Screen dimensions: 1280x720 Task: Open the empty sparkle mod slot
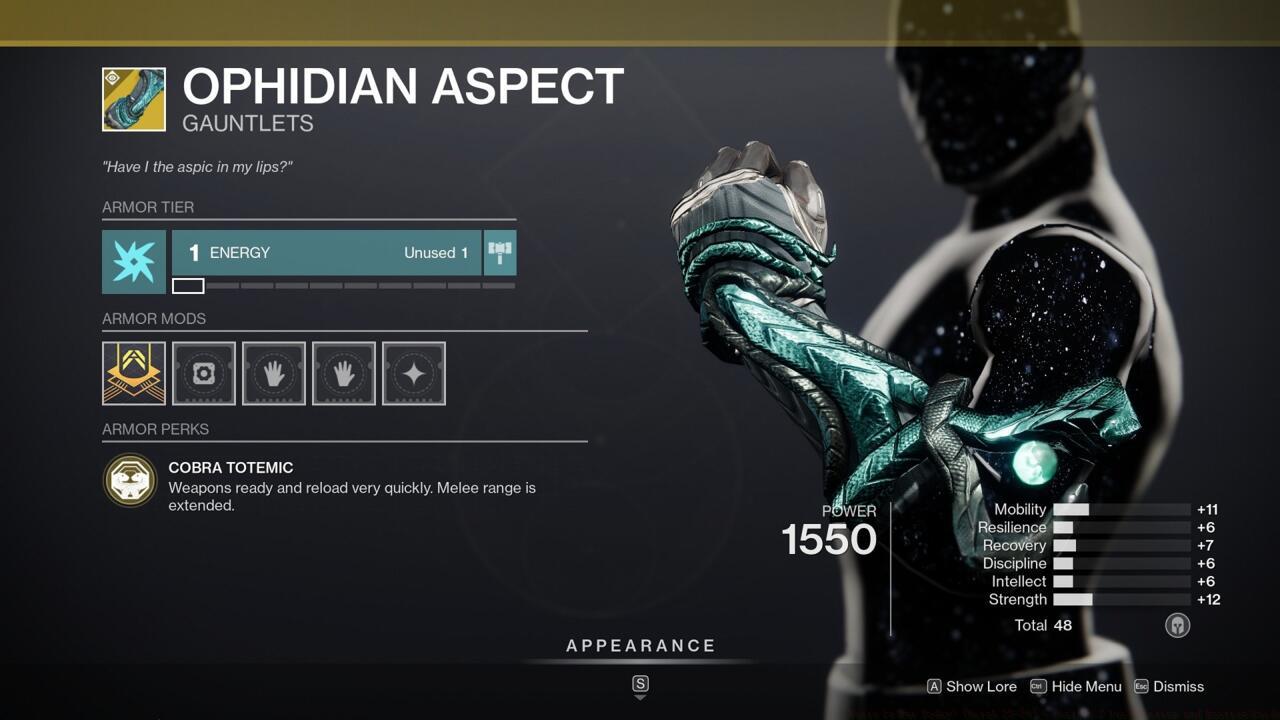[x=413, y=373]
